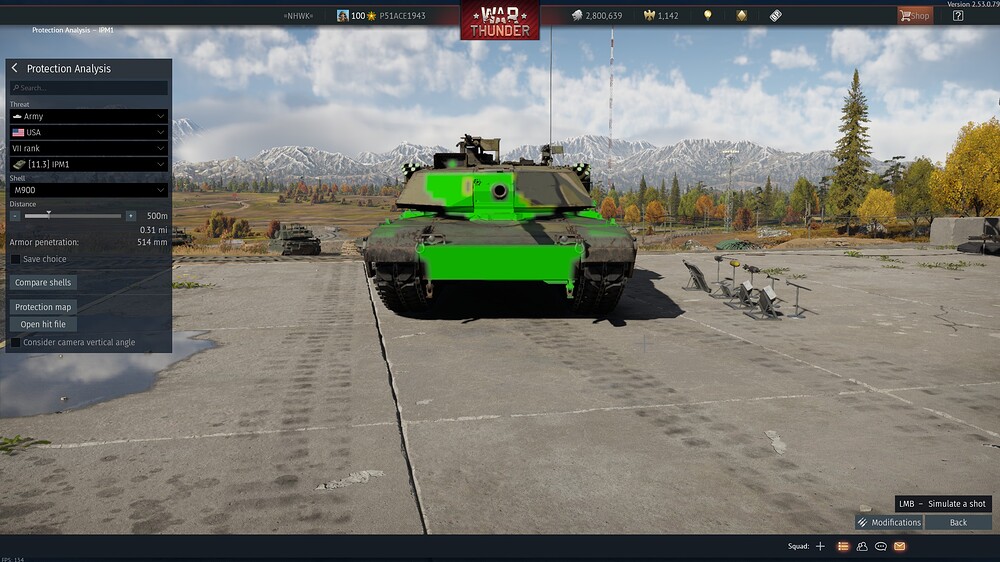Screen dimensions: 1000x562
Task: Increase distance with the plus button
Action: pos(130,216)
